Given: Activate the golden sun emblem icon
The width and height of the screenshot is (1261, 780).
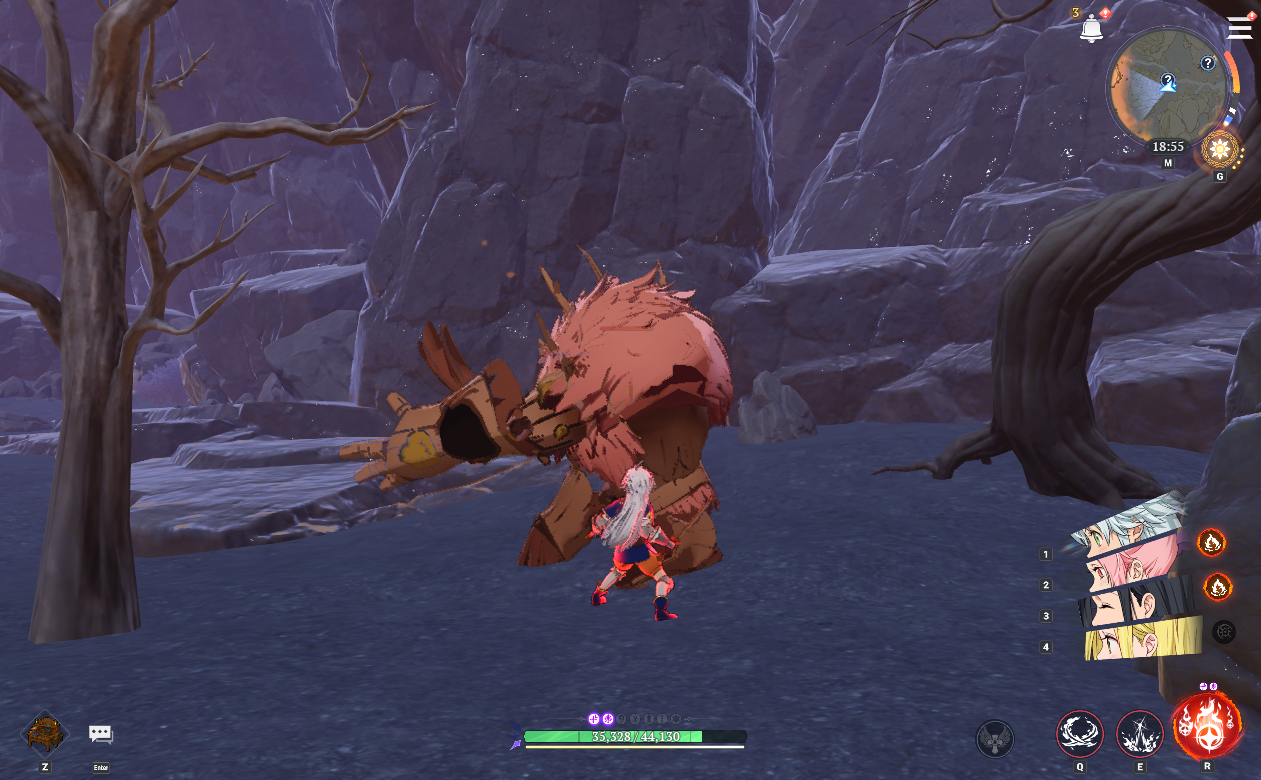Looking at the screenshot, I should click(x=1218, y=151).
